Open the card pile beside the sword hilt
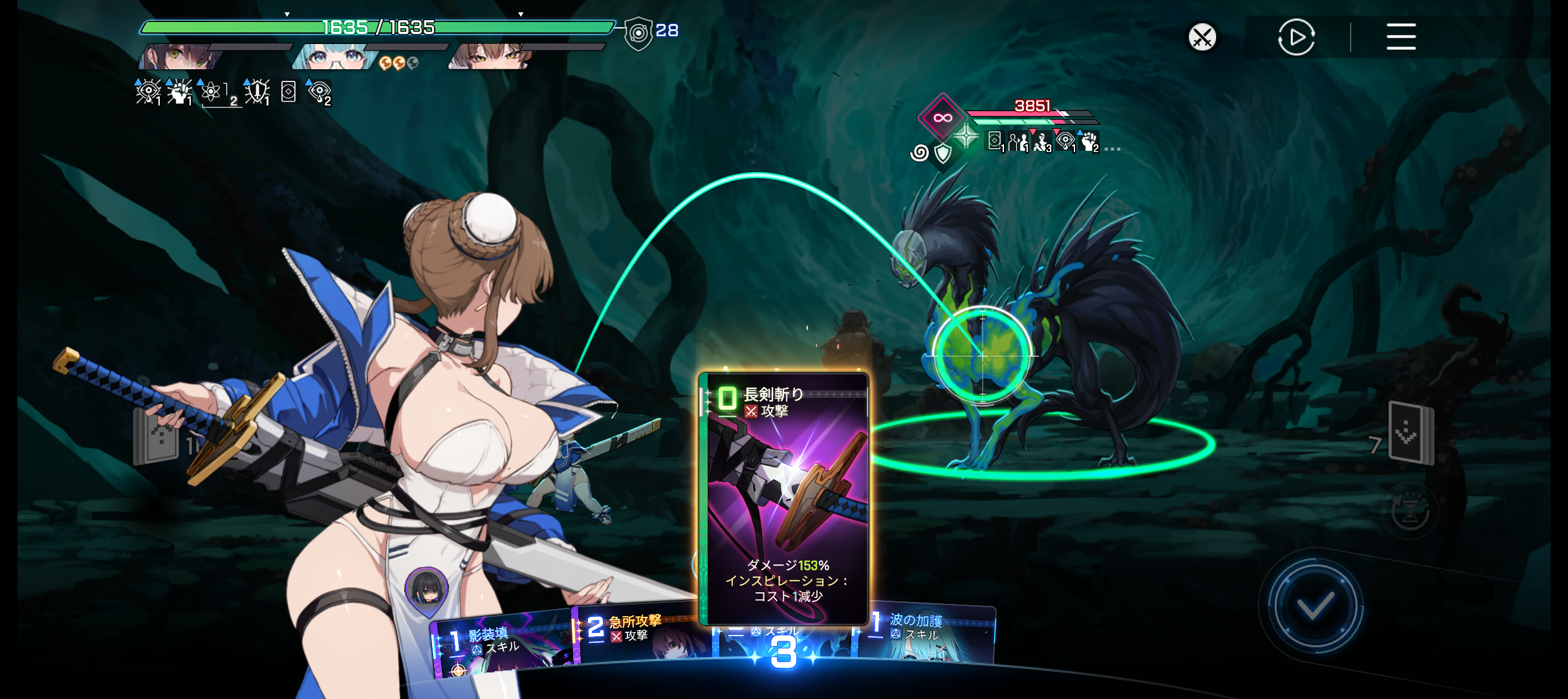 pyautogui.click(x=155, y=438)
